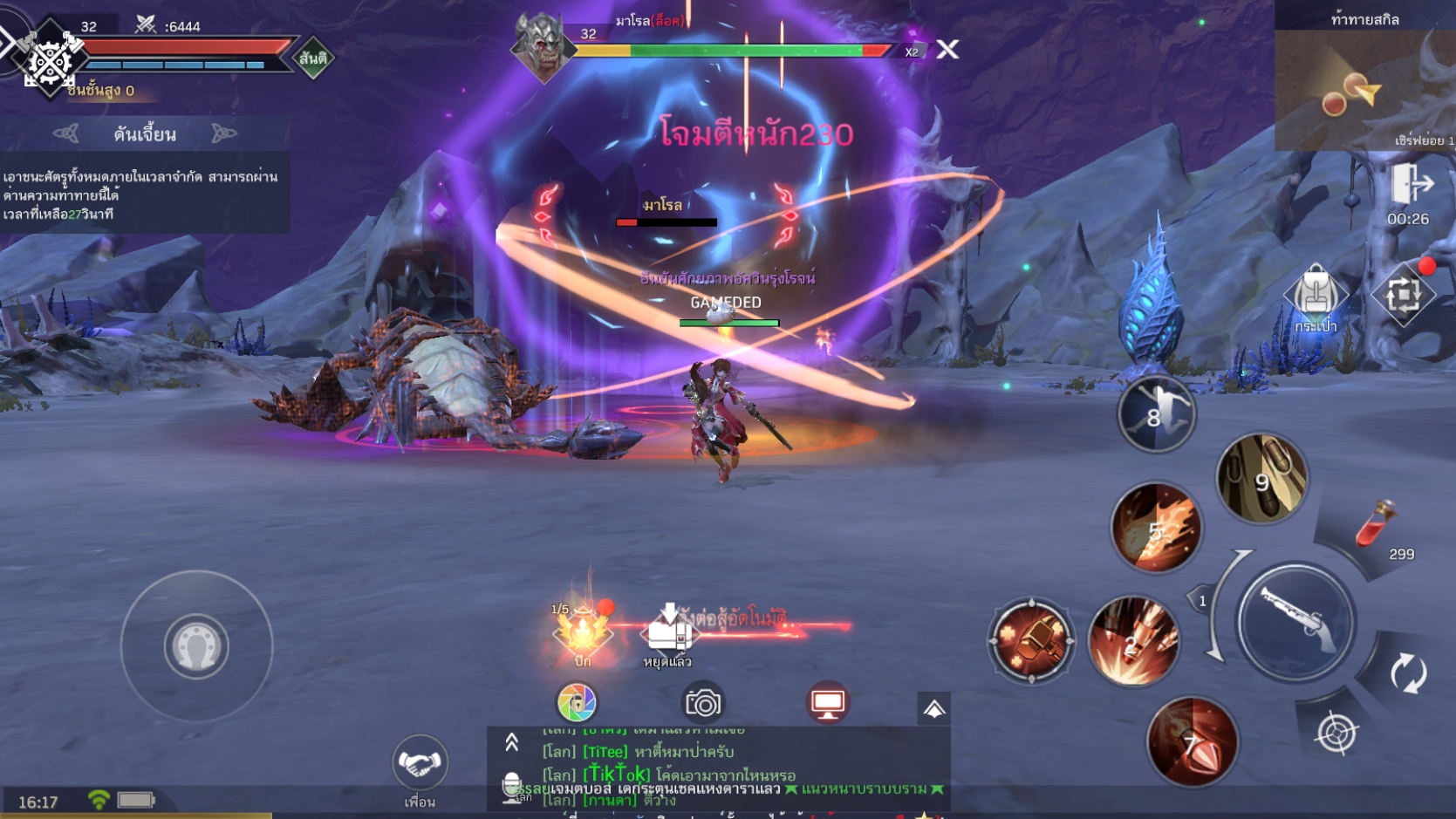
Task: Use the red health potion
Action: [1378, 523]
